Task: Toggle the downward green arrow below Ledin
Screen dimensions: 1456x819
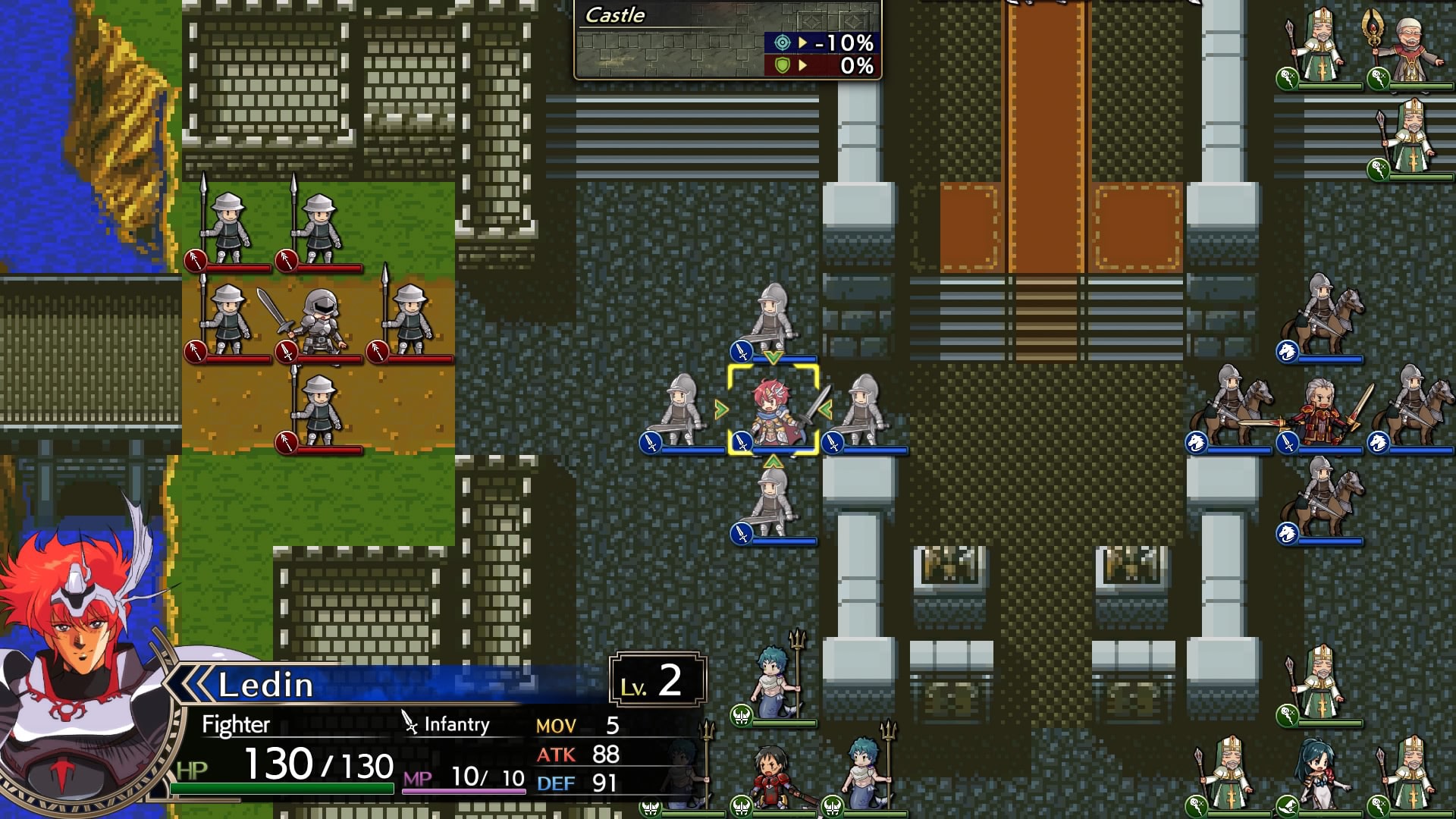Action: [773, 463]
